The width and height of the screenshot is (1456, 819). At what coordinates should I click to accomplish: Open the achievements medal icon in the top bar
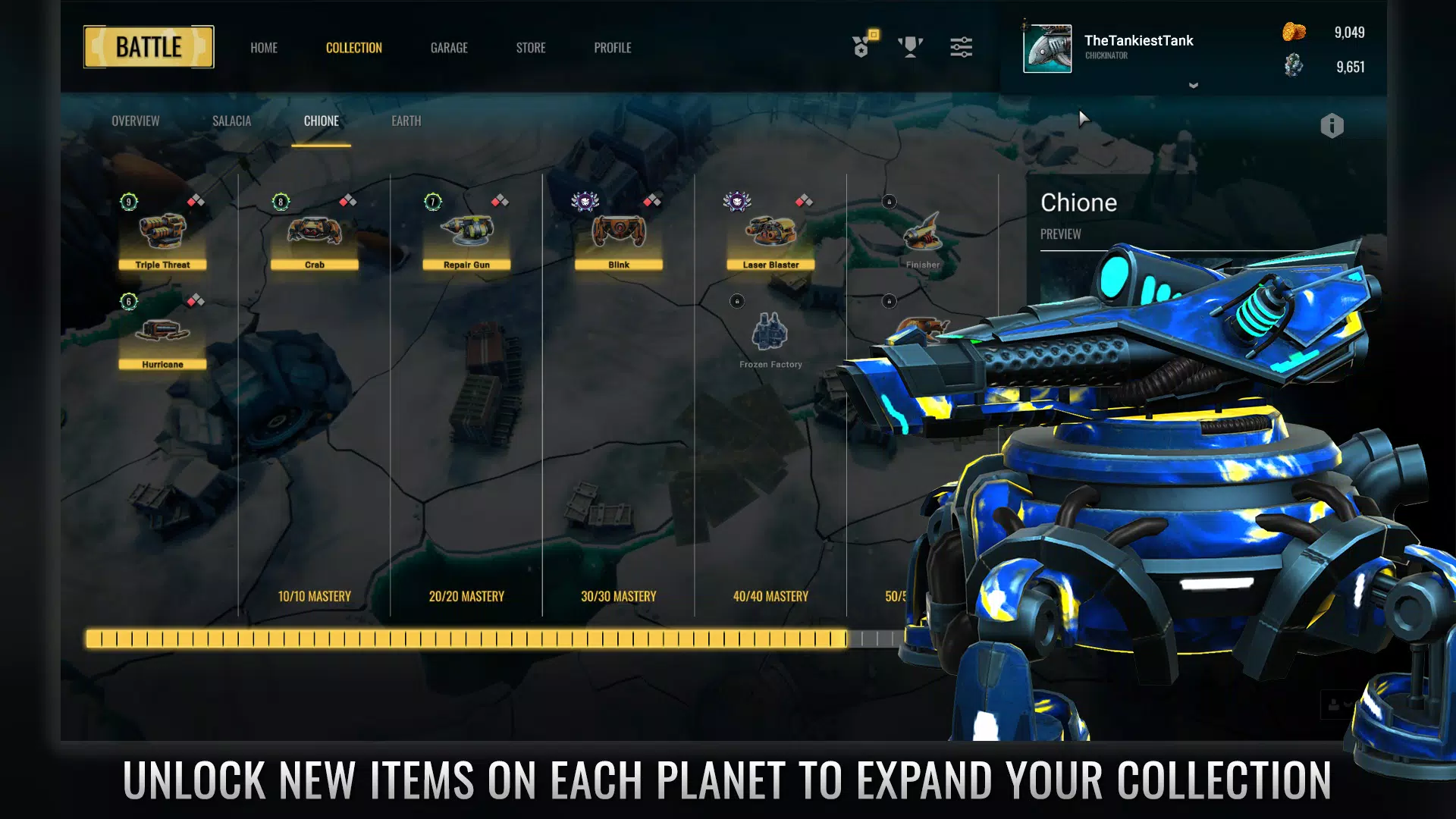[861, 47]
